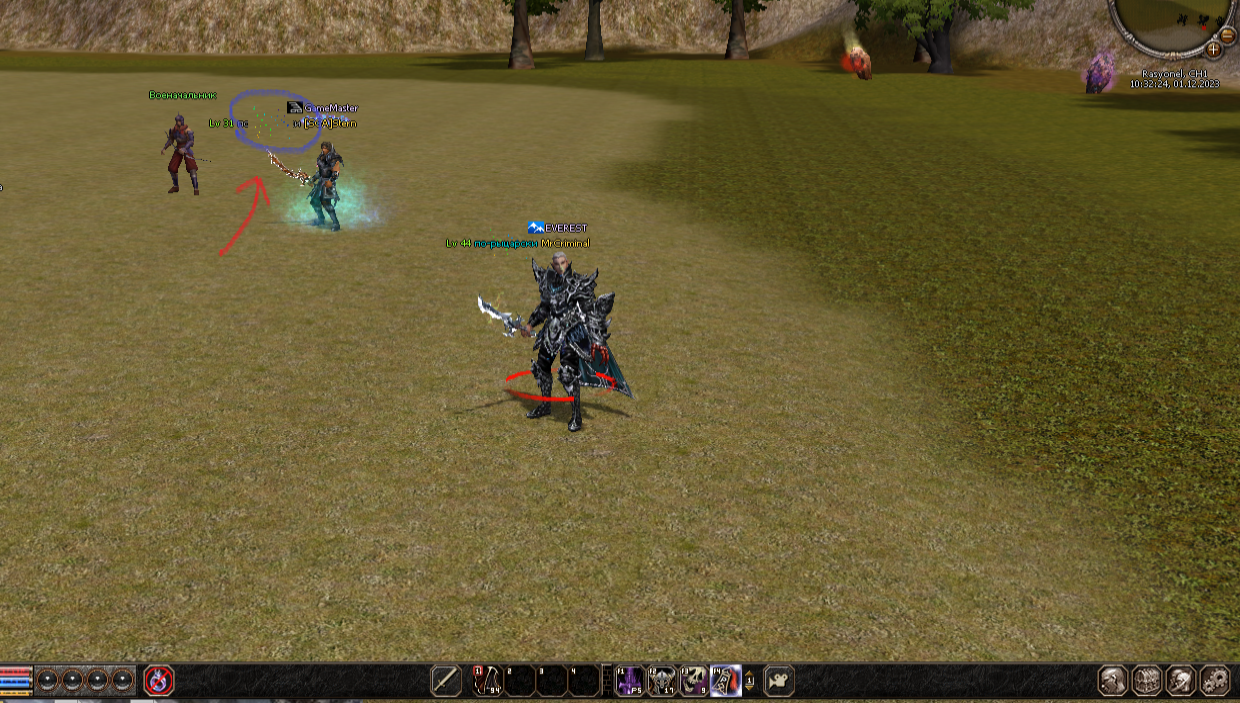Click the crossed-out ring icon
1240x703 pixels.
pyautogui.click(x=159, y=681)
